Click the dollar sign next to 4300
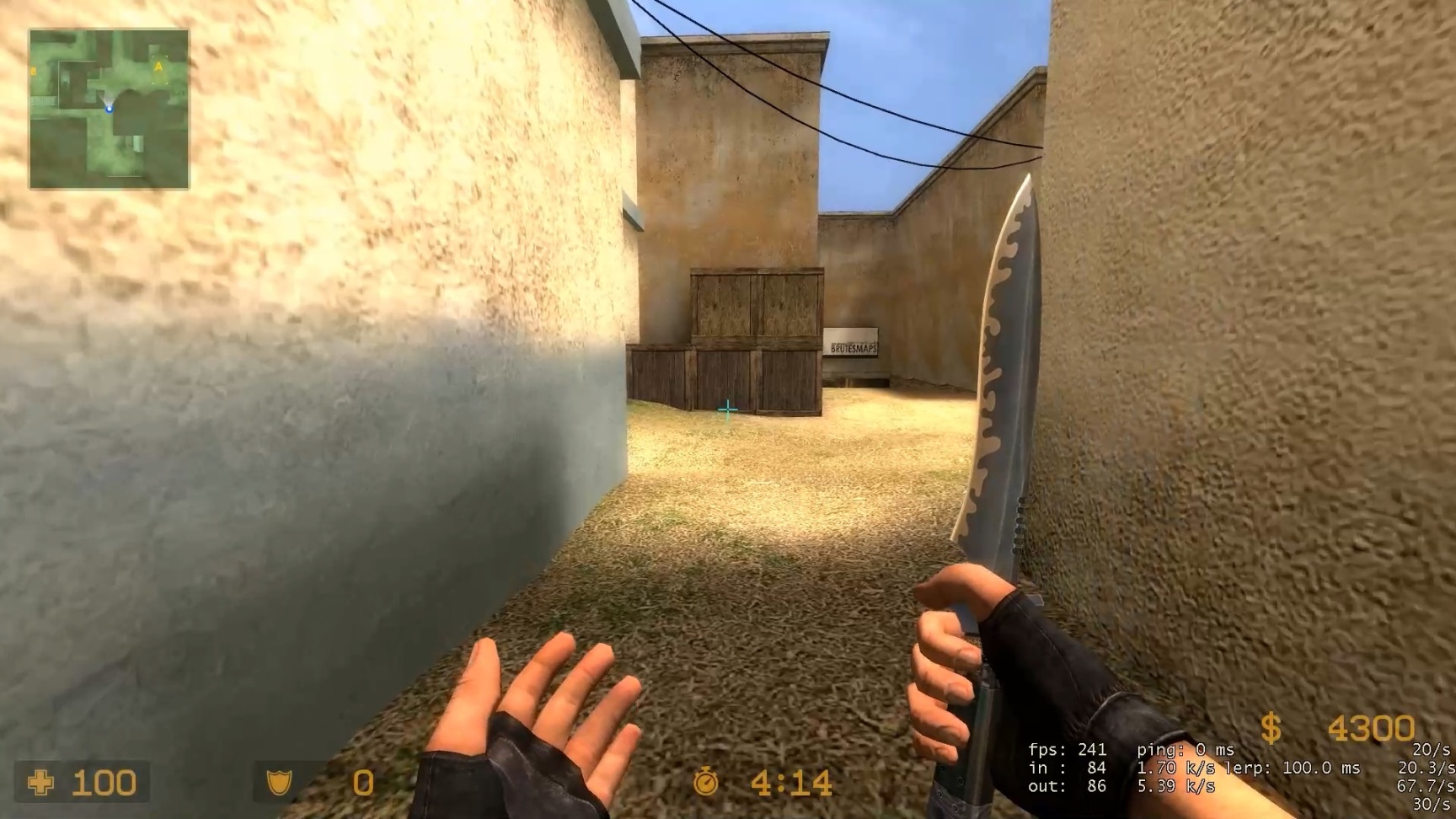The width and height of the screenshot is (1456, 819). (1269, 726)
